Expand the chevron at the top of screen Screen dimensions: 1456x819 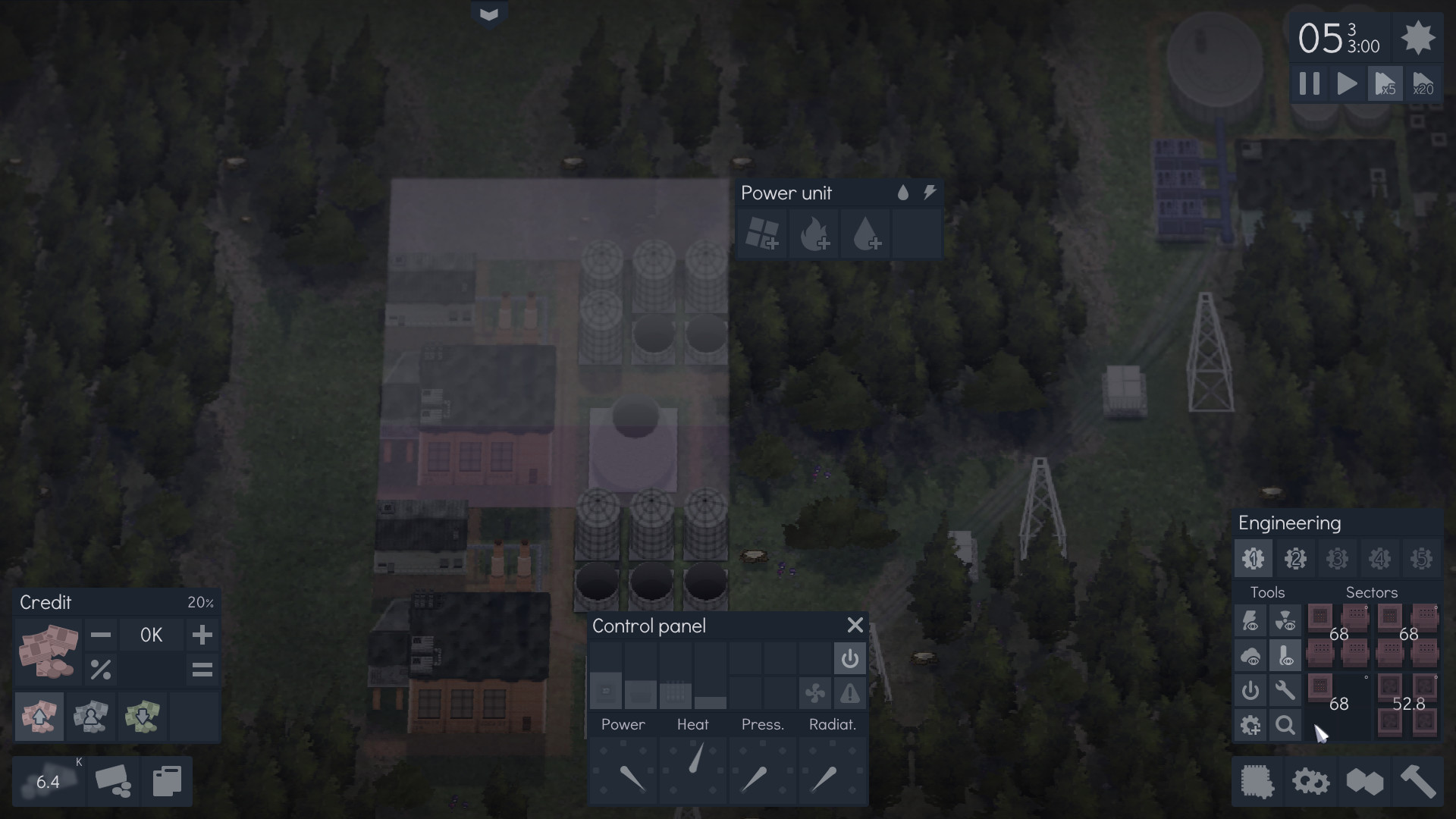point(489,13)
